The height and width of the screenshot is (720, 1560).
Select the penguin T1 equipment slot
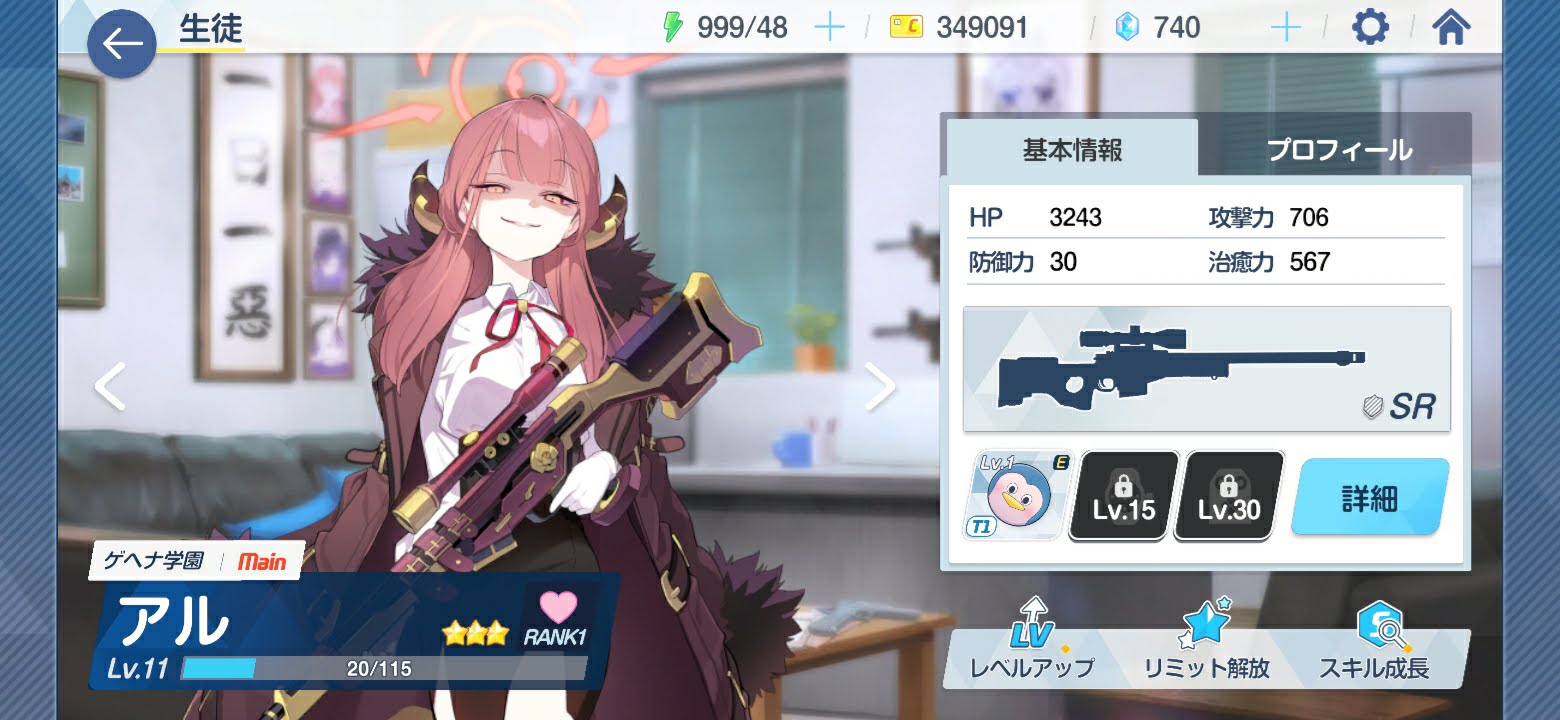[x=1011, y=495]
